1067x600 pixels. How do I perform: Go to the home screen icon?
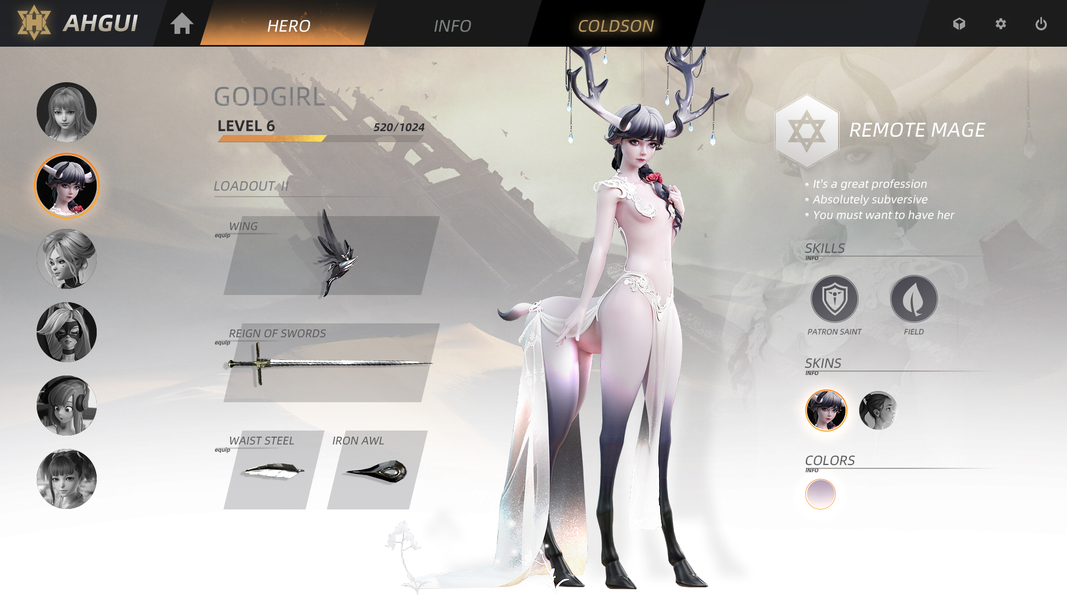point(182,24)
